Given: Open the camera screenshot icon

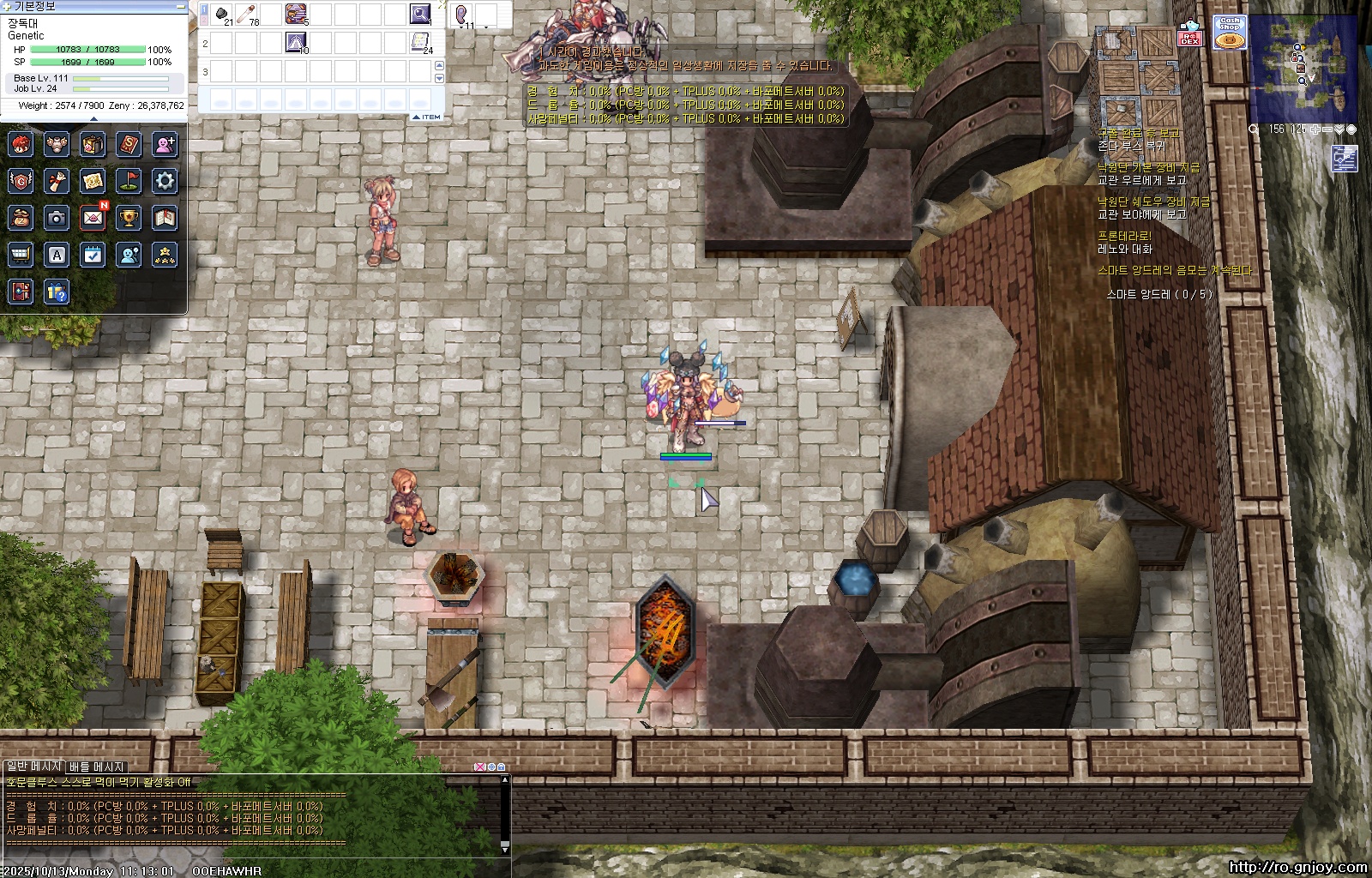Looking at the screenshot, I should click(x=57, y=218).
